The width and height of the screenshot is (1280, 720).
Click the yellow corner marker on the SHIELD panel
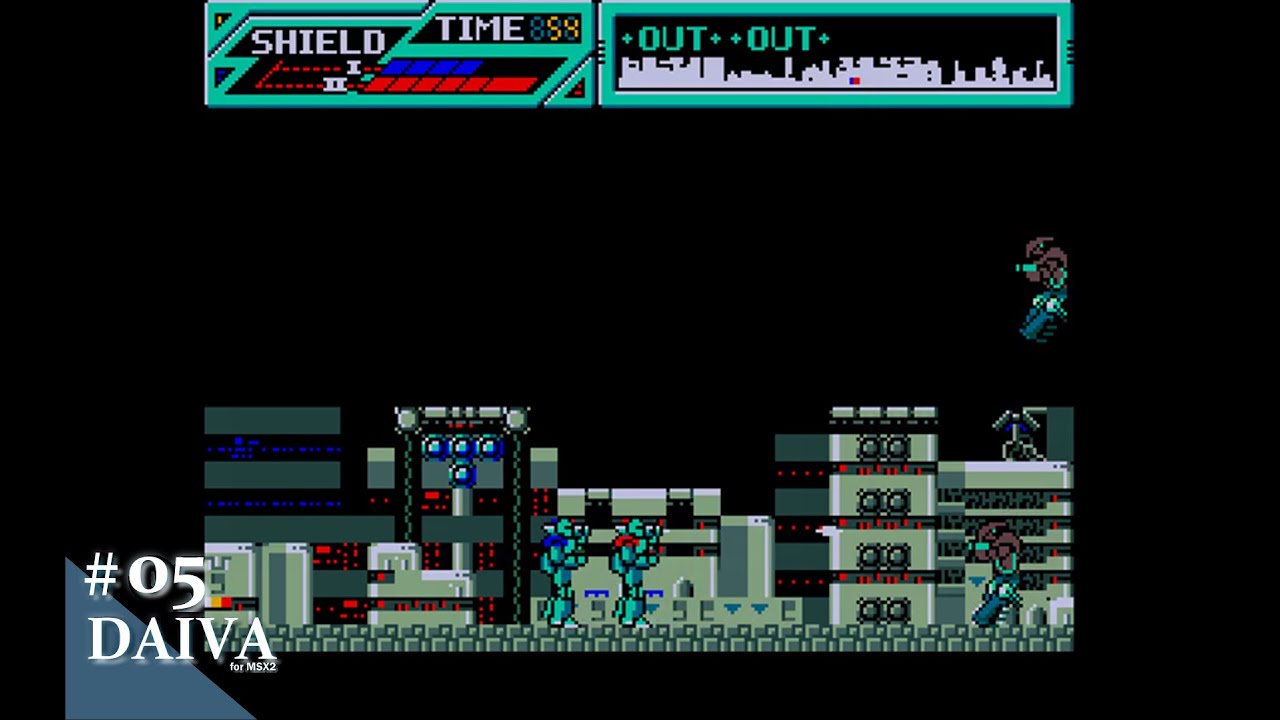point(219,17)
